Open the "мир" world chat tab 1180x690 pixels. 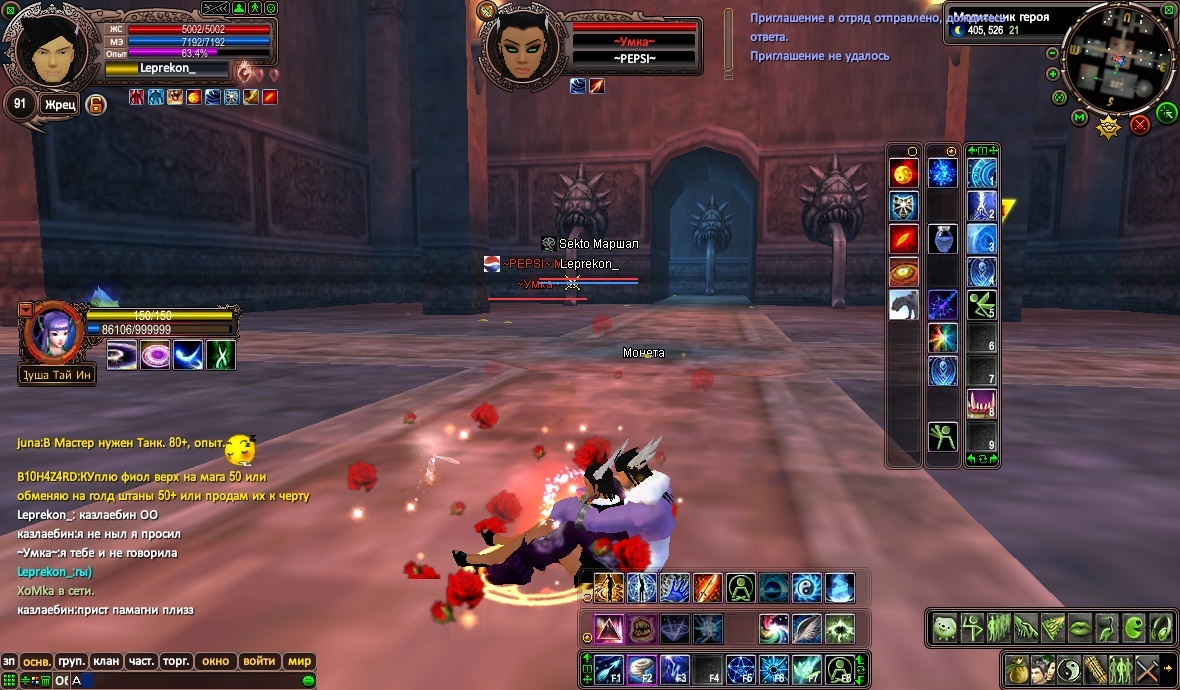click(x=299, y=661)
